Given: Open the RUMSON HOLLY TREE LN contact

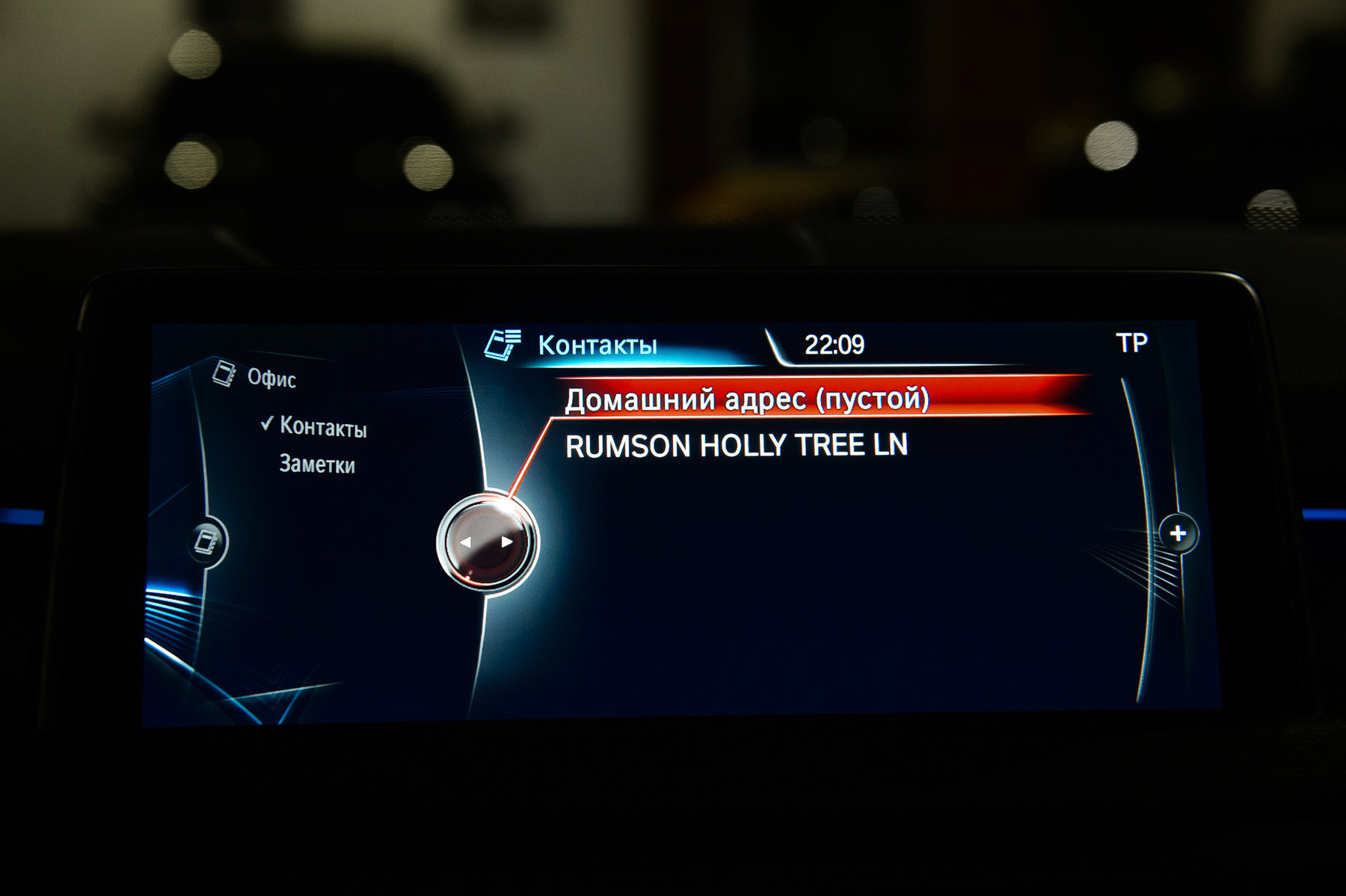Looking at the screenshot, I should (736, 446).
